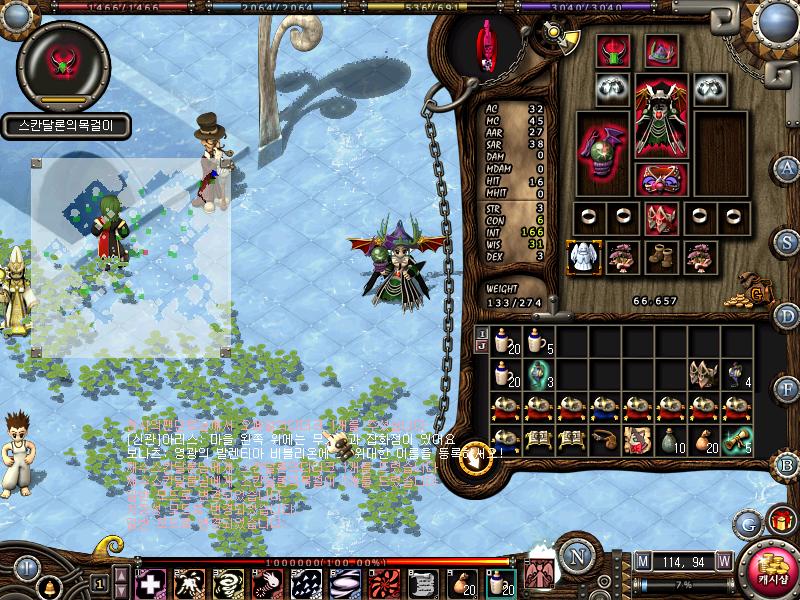Select the cat portrait item in inventory

pyautogui.click(x=639, y=440)
